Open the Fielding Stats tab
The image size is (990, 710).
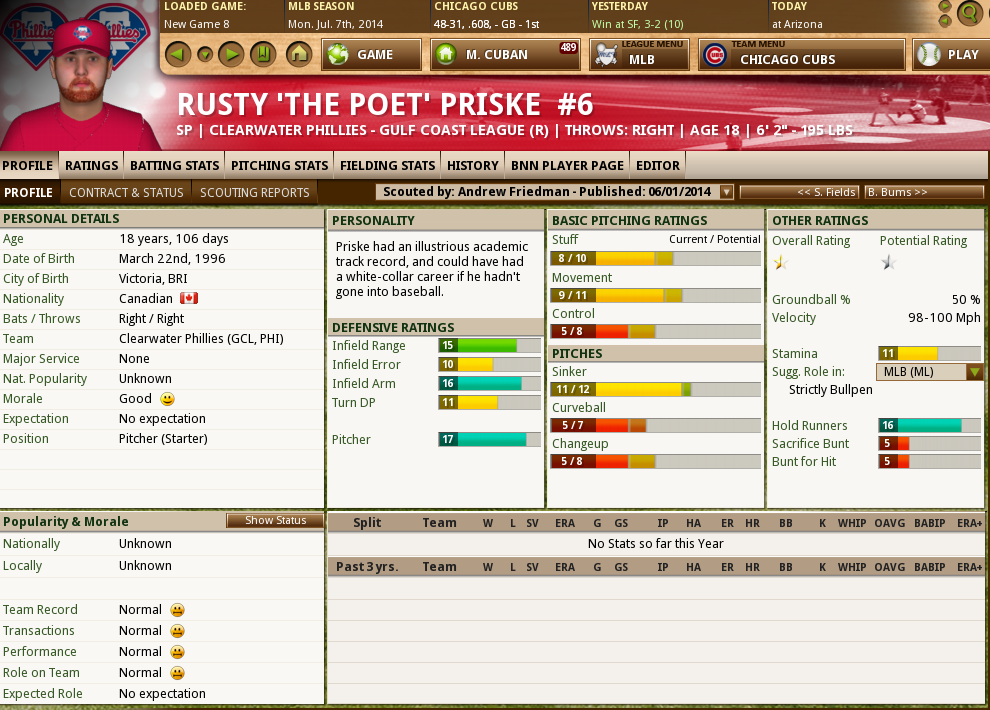(387, 165)
